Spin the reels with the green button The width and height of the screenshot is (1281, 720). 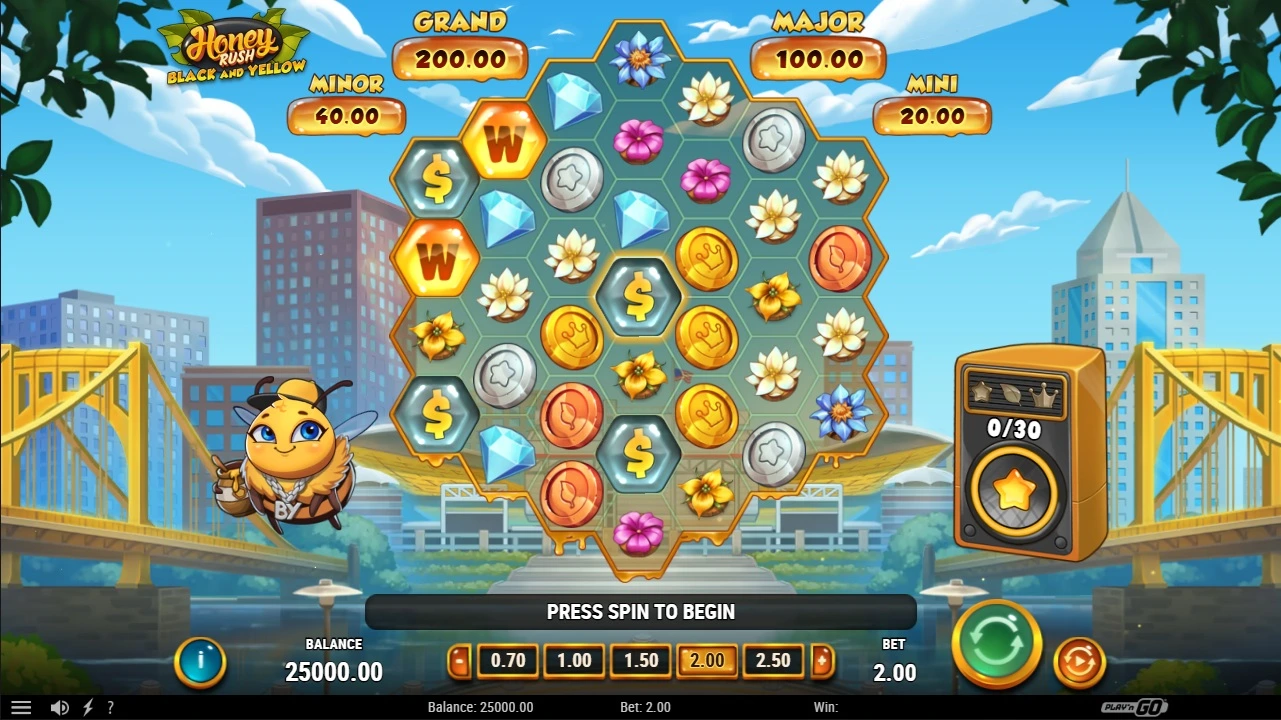[996, 645]
